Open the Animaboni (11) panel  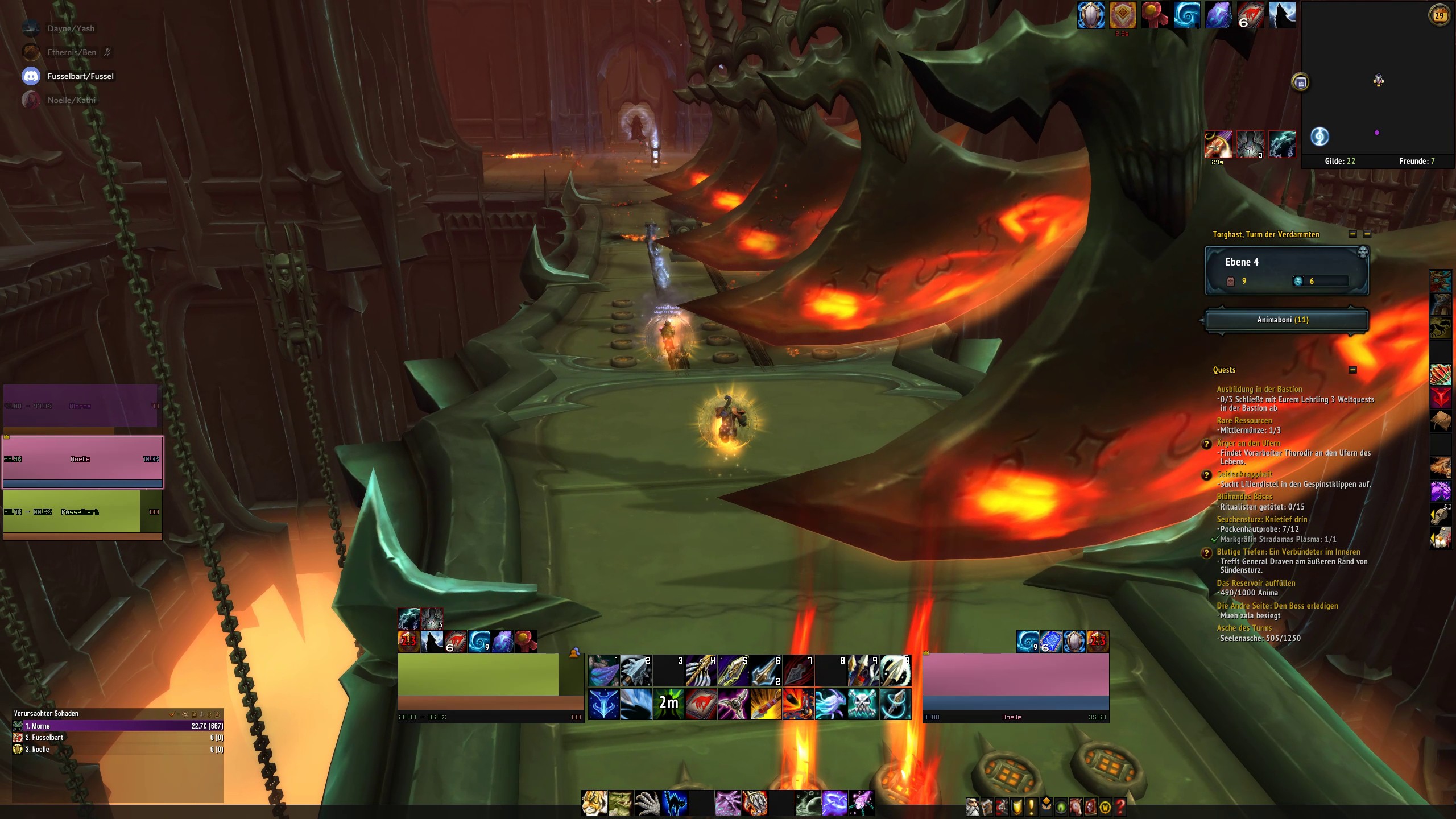pyautogui.click(x=1287, y=320)
